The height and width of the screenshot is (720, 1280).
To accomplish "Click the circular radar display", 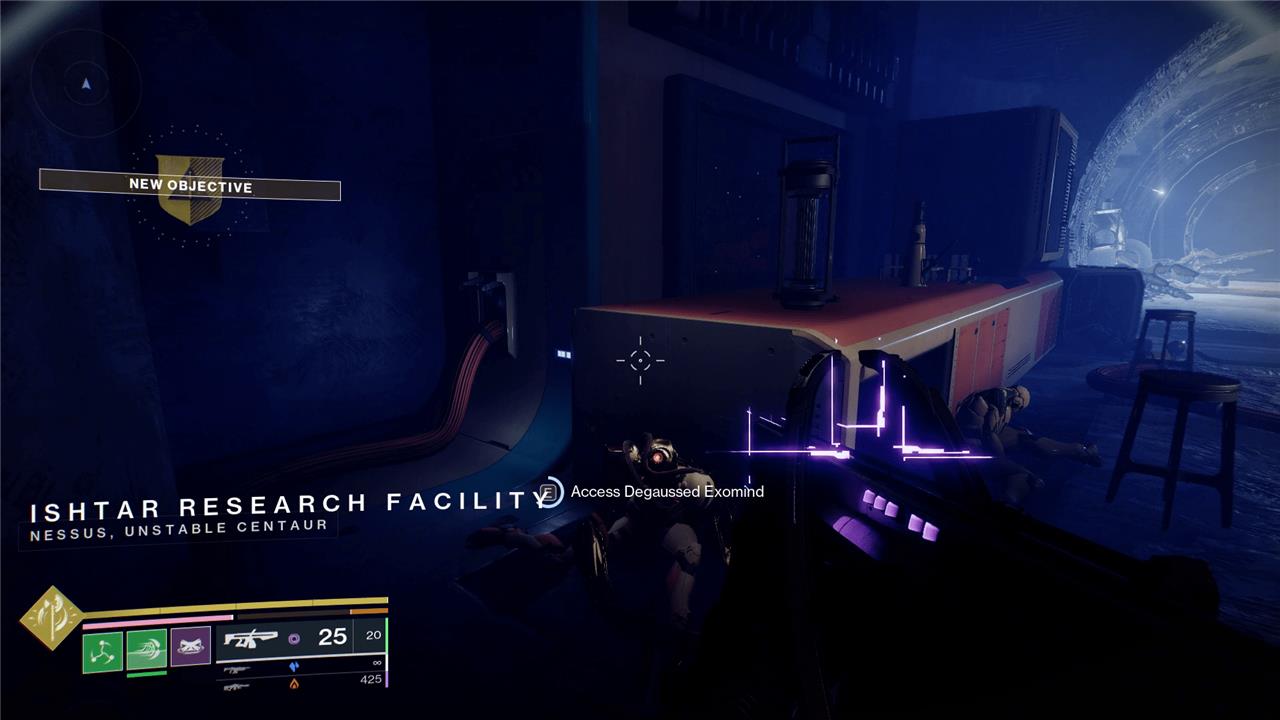I will [x=85, y=84].
